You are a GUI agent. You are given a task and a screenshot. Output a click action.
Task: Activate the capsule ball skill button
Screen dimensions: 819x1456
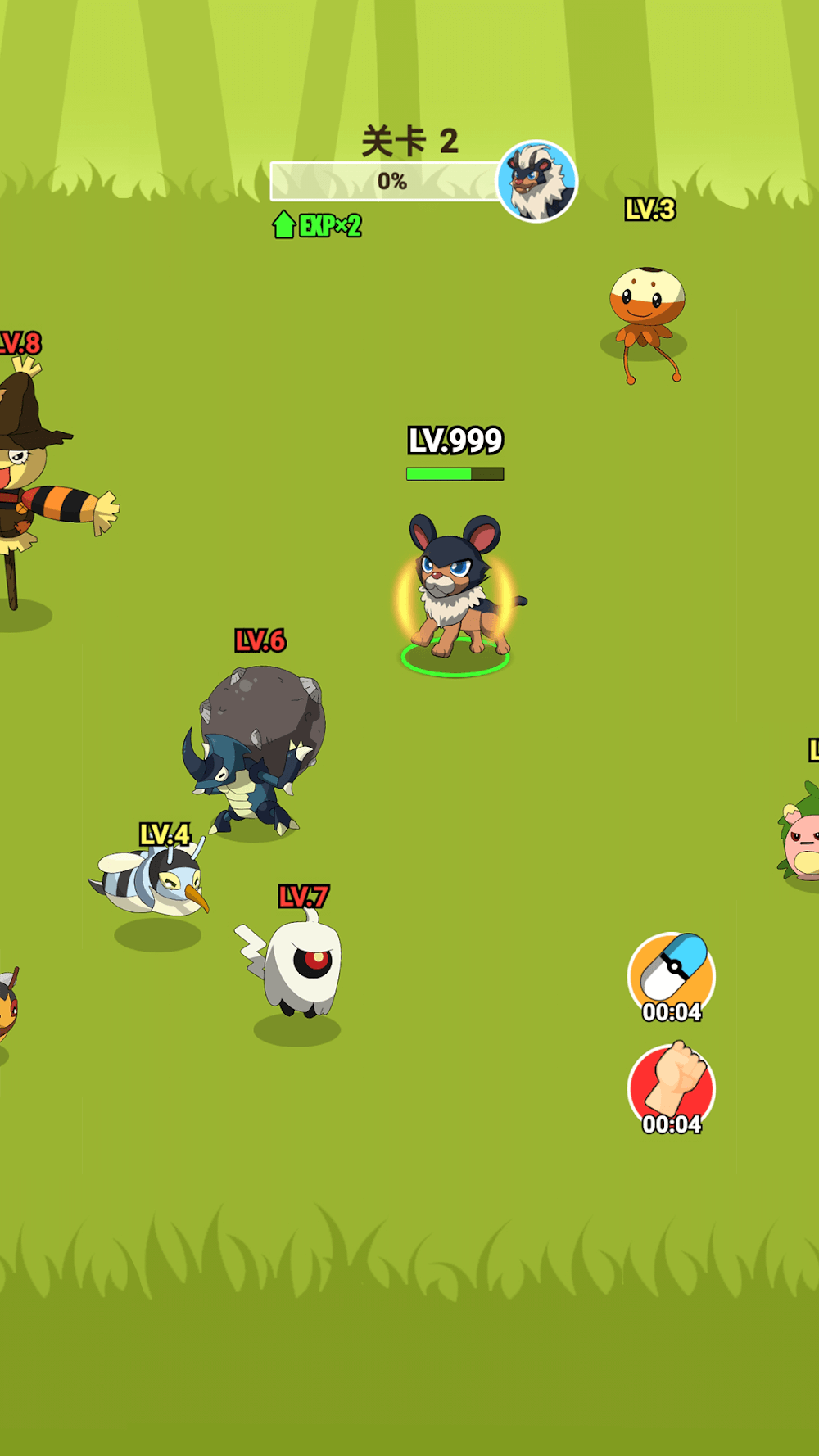(x=672, y=975)
